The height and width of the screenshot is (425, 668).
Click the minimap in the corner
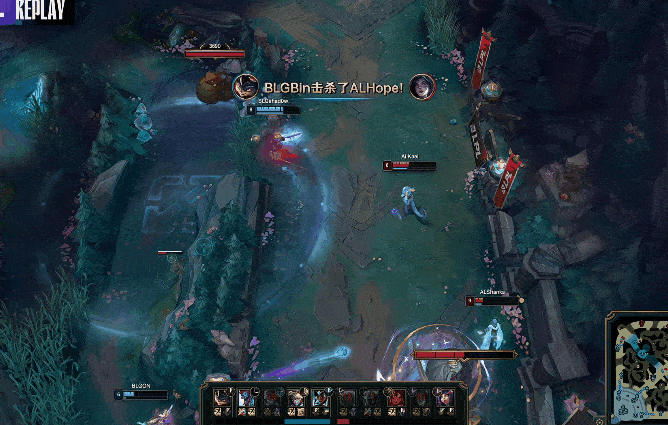637,371
